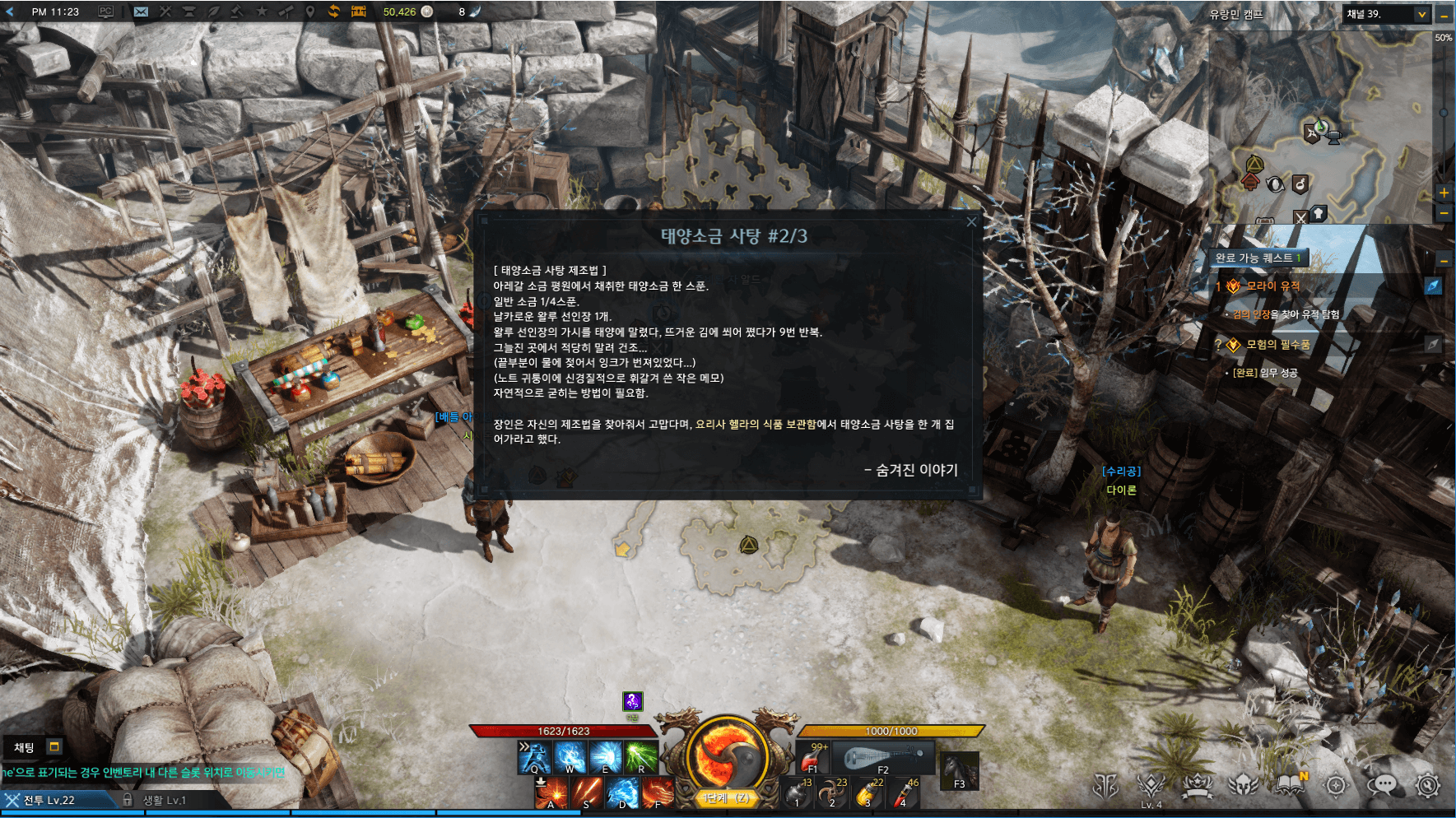The image size is (1456, 818).
Task: Use the F1 red health potion
Action: pyautogui.click(x=813, y=757)
